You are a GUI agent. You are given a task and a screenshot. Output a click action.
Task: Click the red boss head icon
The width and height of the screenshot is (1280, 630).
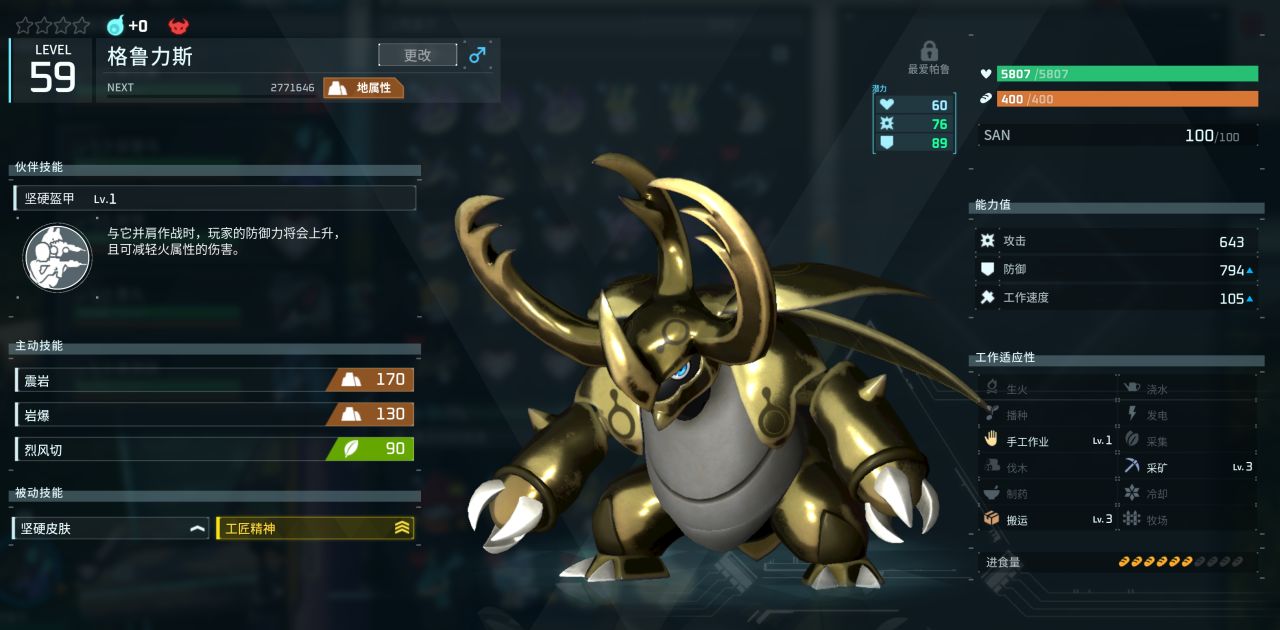coord(179,26)
